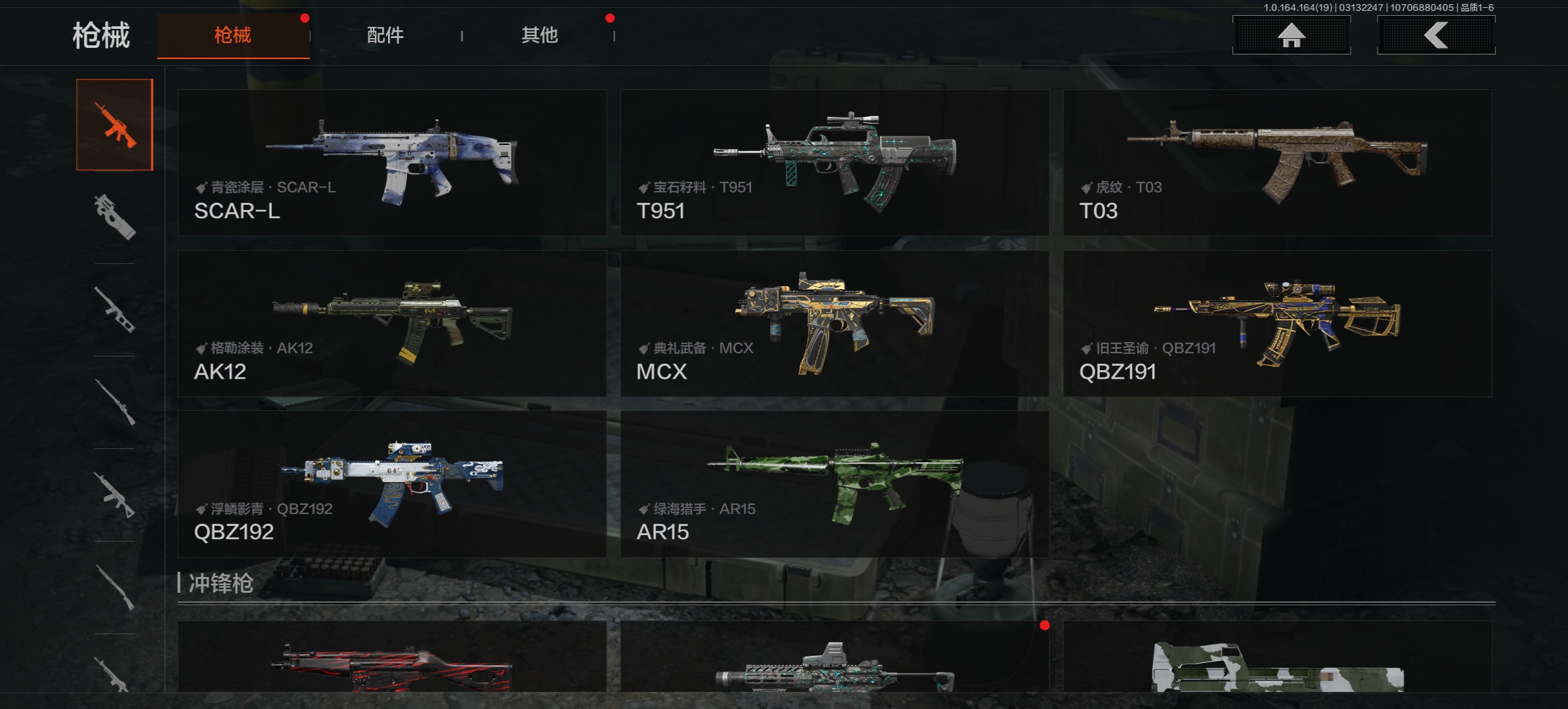Open the AK12 weapon card
This screenshot has width=1568, height=709.
pos(392,323)
